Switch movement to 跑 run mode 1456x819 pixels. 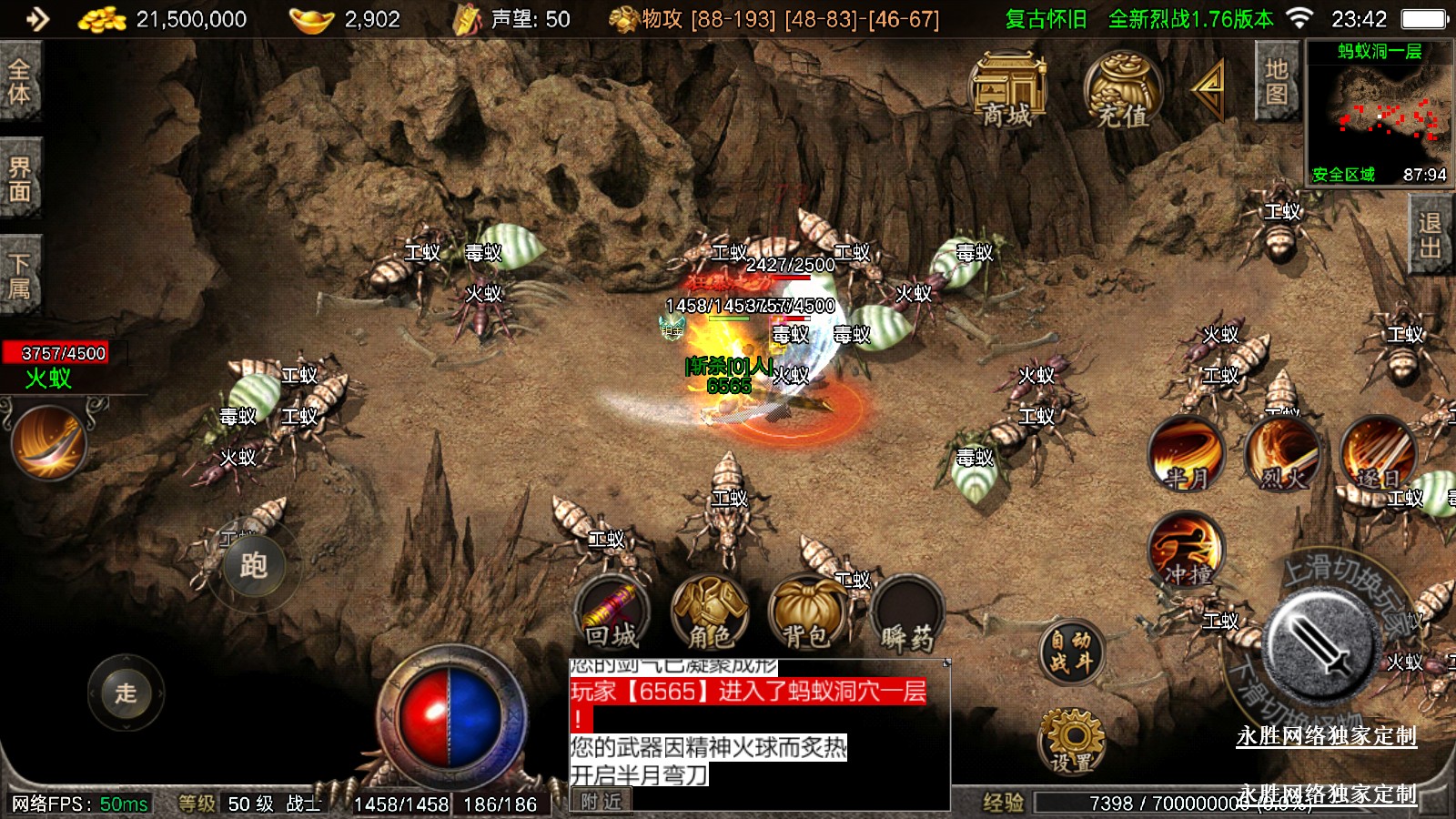point(253,566)
